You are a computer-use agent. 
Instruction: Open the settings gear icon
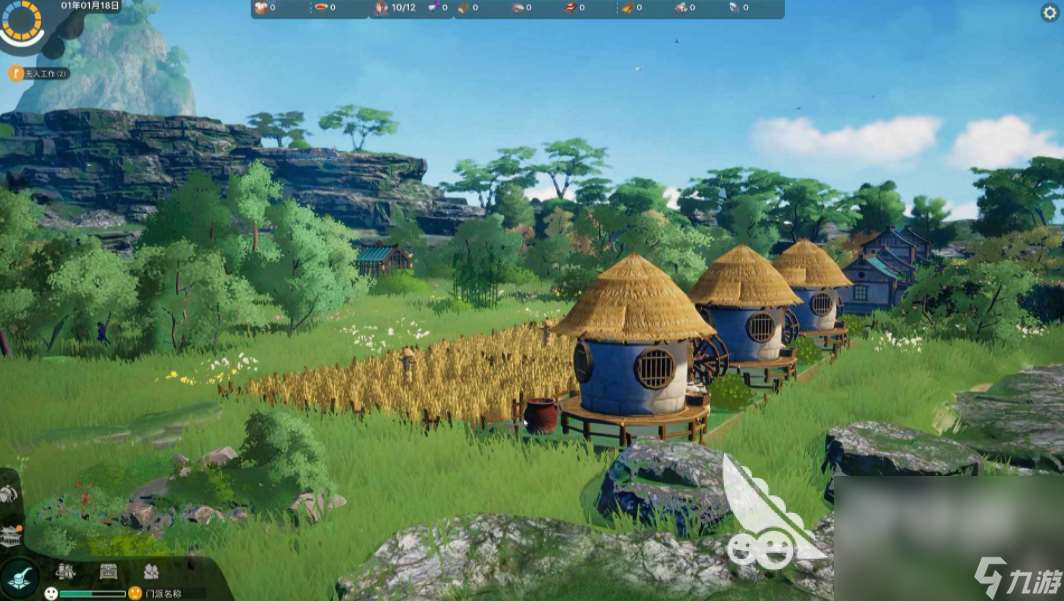(1049, 12)
